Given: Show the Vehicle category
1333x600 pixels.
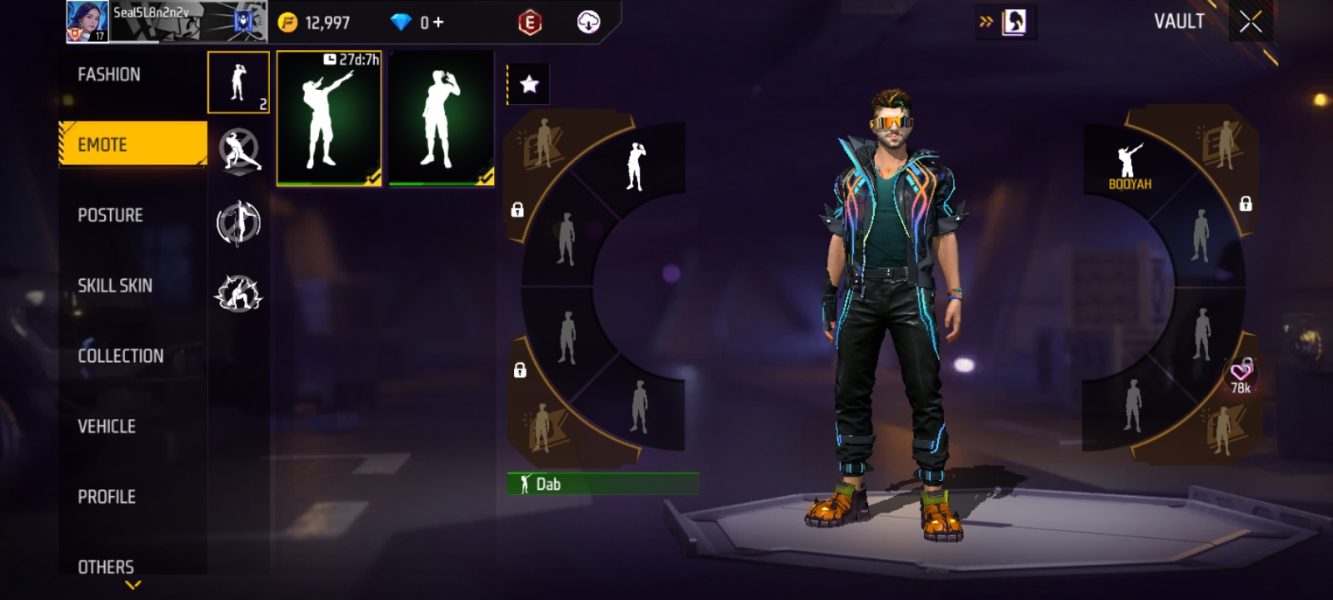Looking at the screenshot, I should point(106,426).
